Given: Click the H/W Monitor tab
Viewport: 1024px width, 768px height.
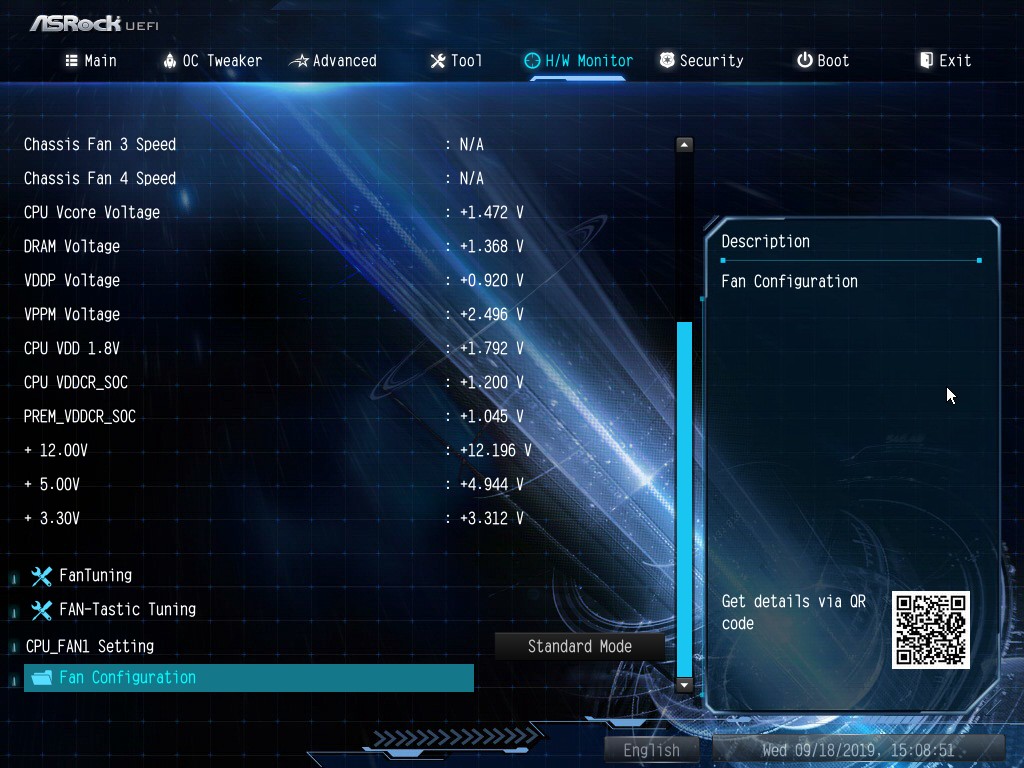Looking at the screenshot, I should [x=579, y=61].
